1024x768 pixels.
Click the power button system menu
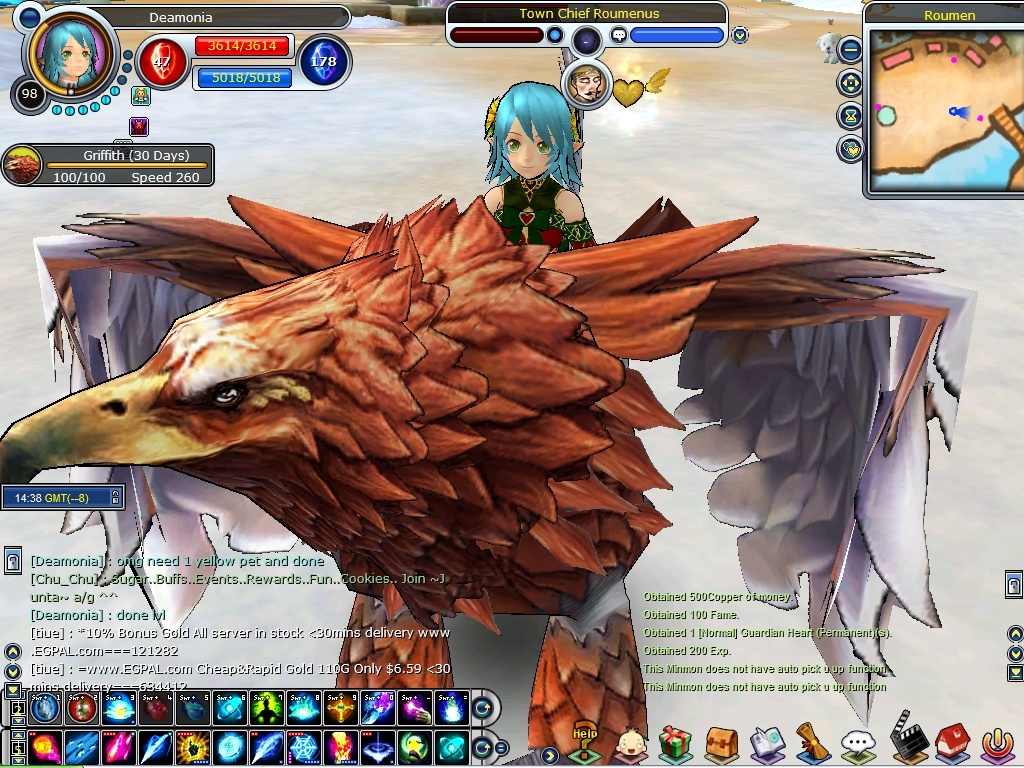pos(996,743)
